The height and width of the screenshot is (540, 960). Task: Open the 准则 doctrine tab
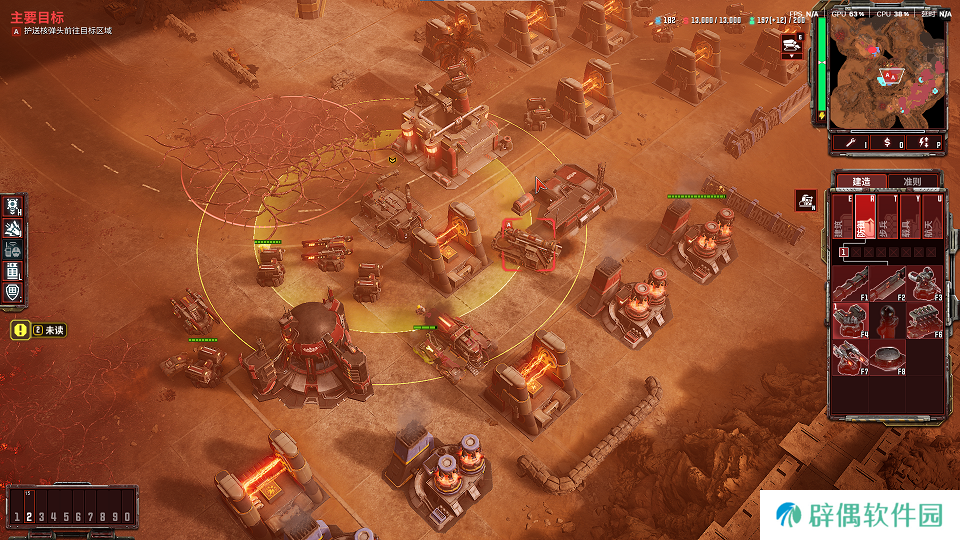click(912, 182)
